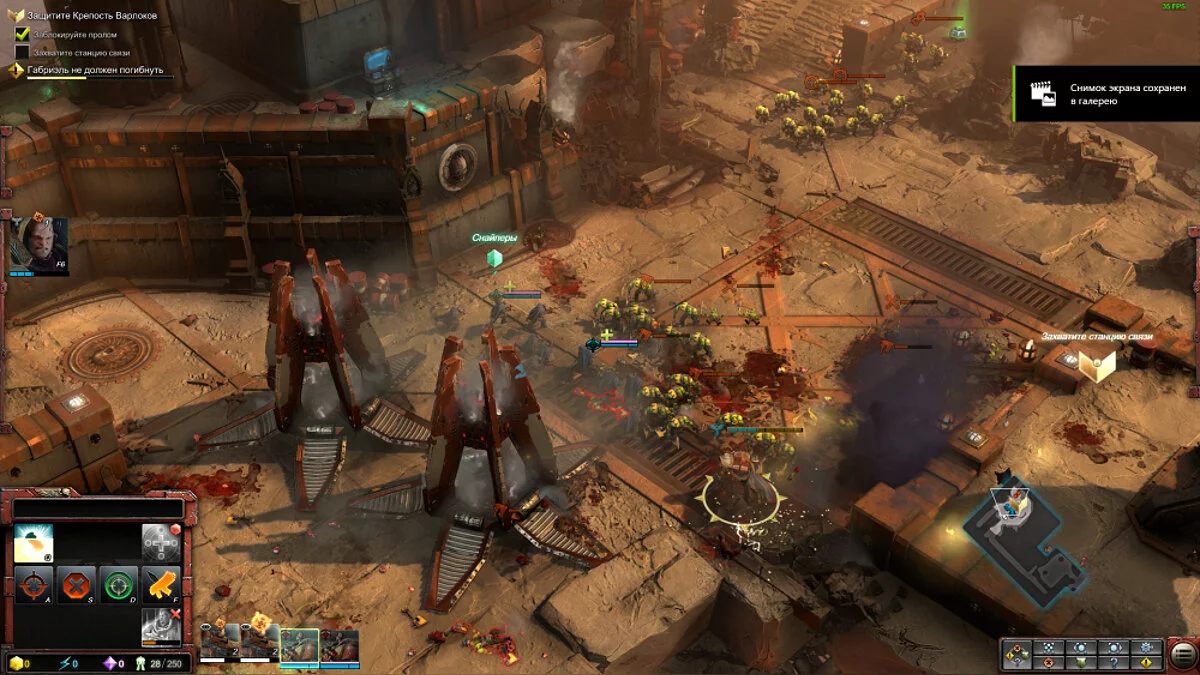Open the grey D-pad targeting command
This screenshot has width=1200, height=675.
pyautogui.click(x=160, y=542)
